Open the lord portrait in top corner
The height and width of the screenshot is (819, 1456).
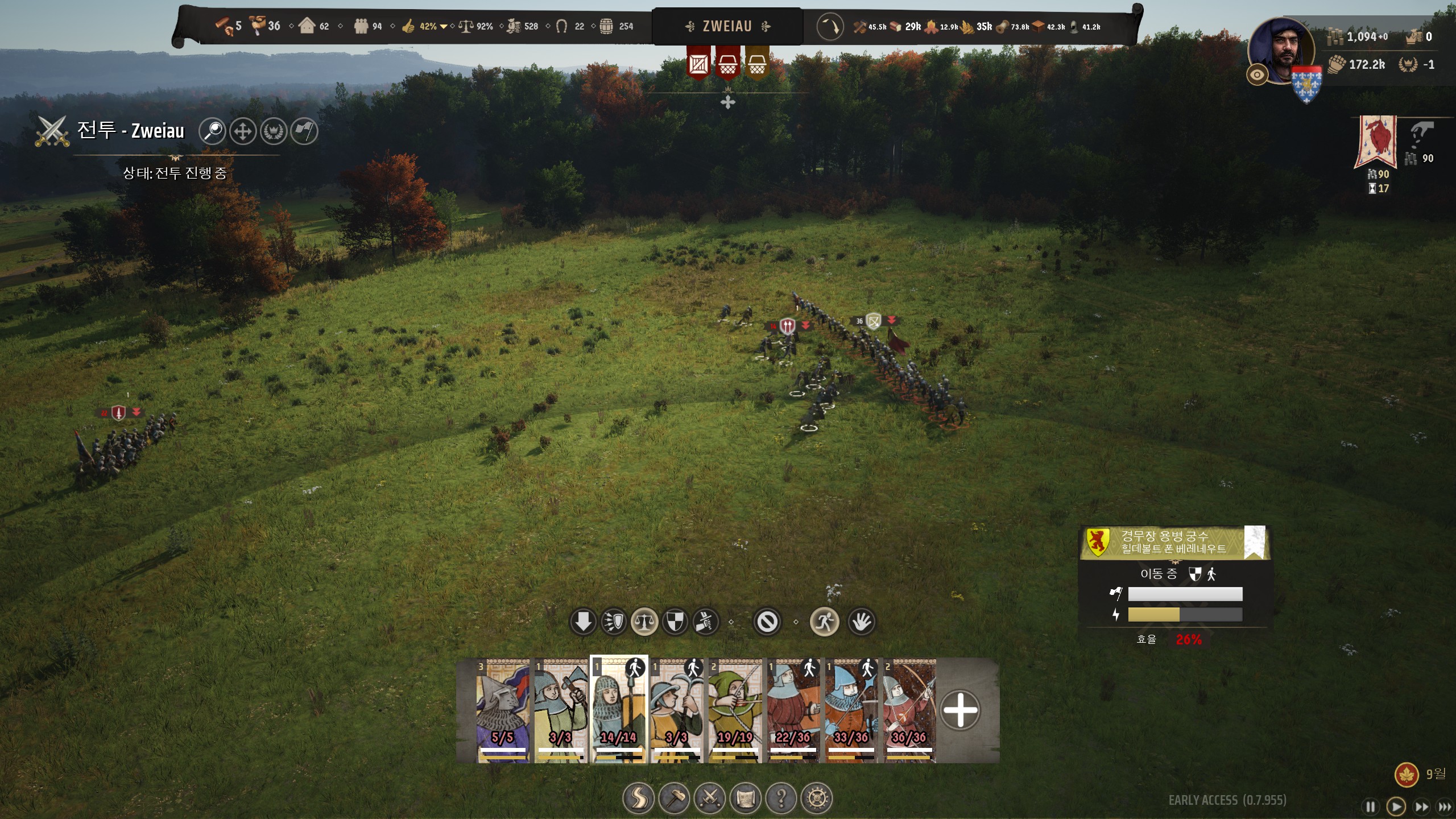(1282, 50)
